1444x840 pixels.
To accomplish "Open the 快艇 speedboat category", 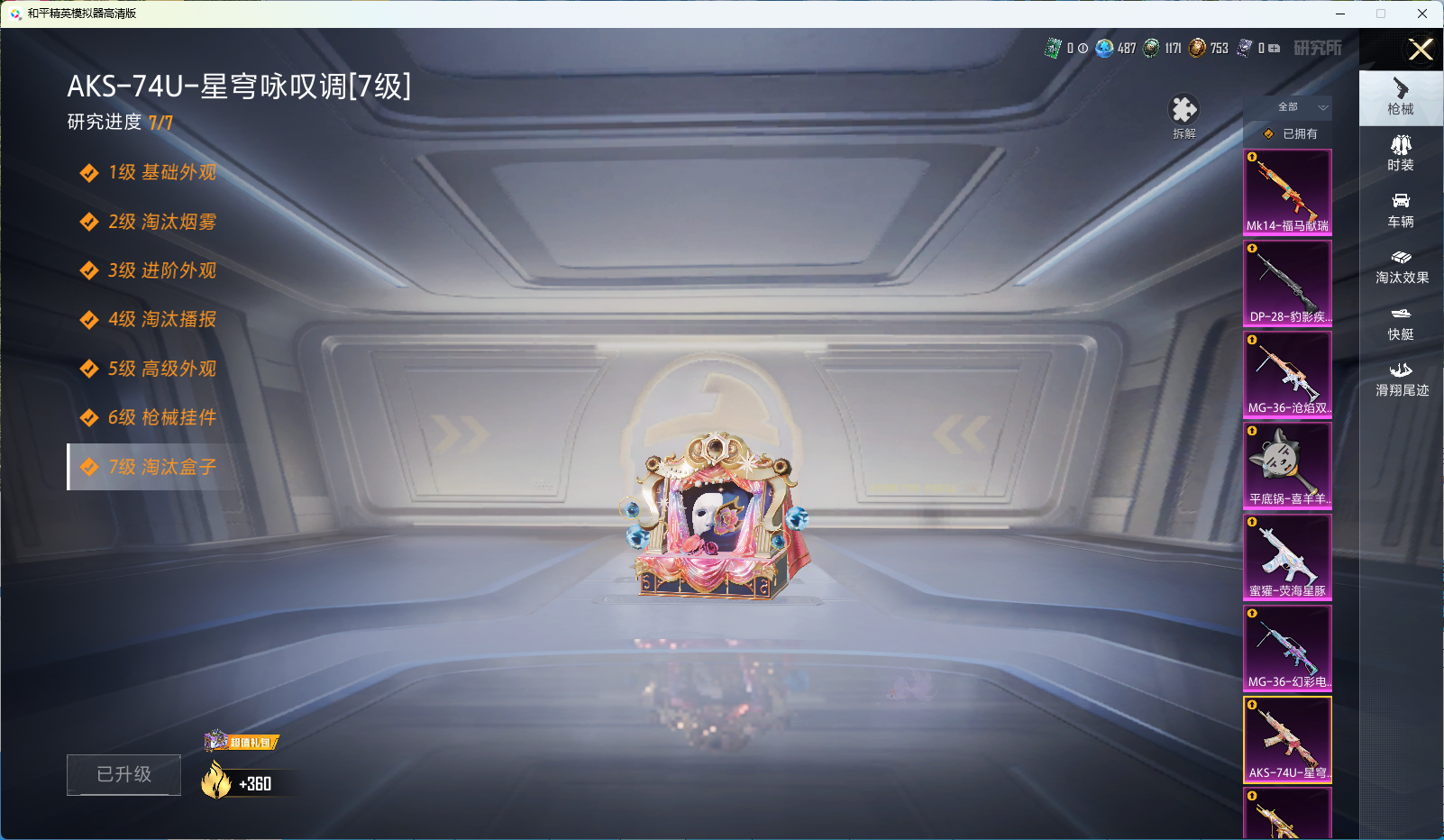I will click(x=1402, y=324).
